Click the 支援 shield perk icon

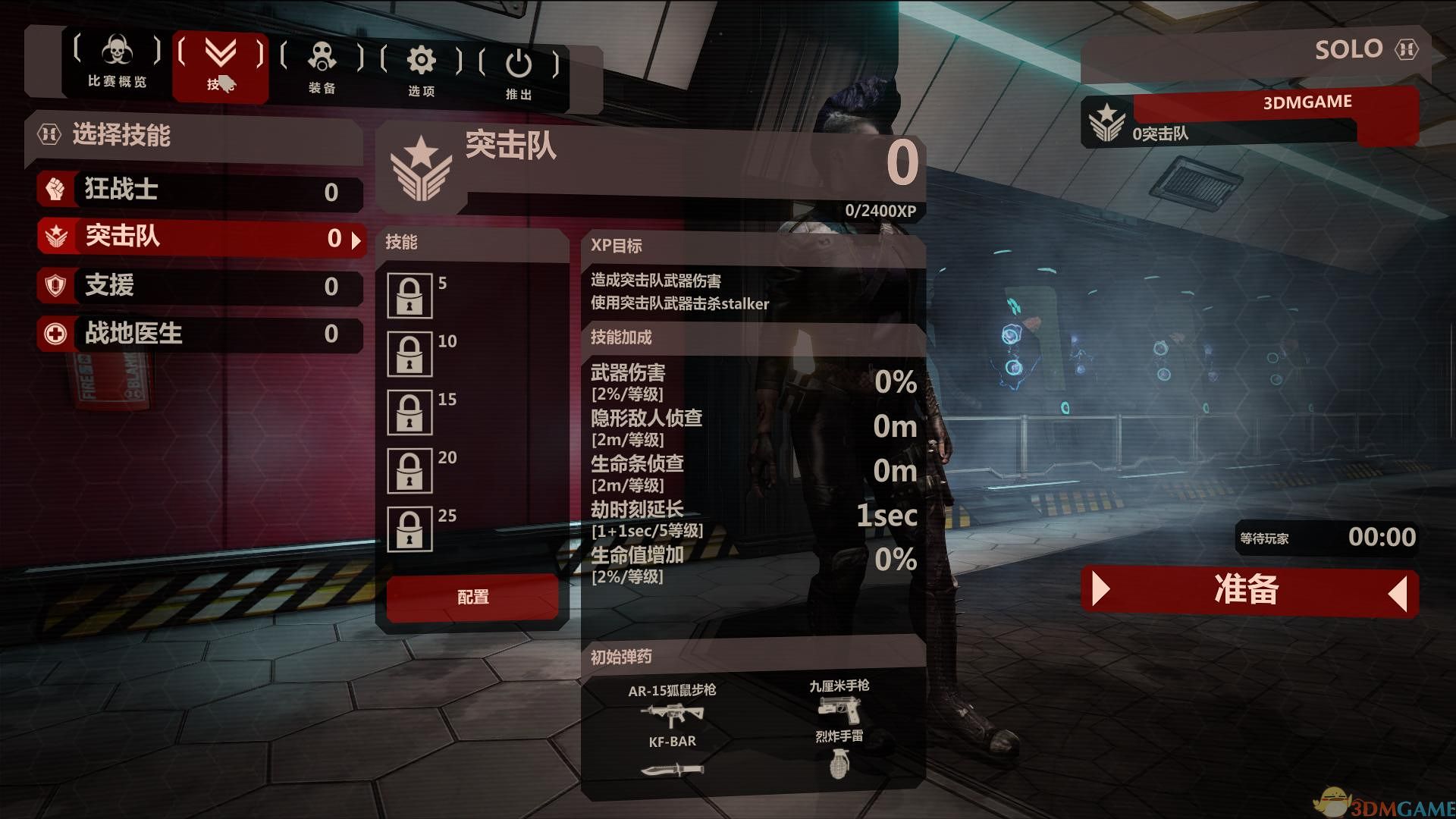55,285
